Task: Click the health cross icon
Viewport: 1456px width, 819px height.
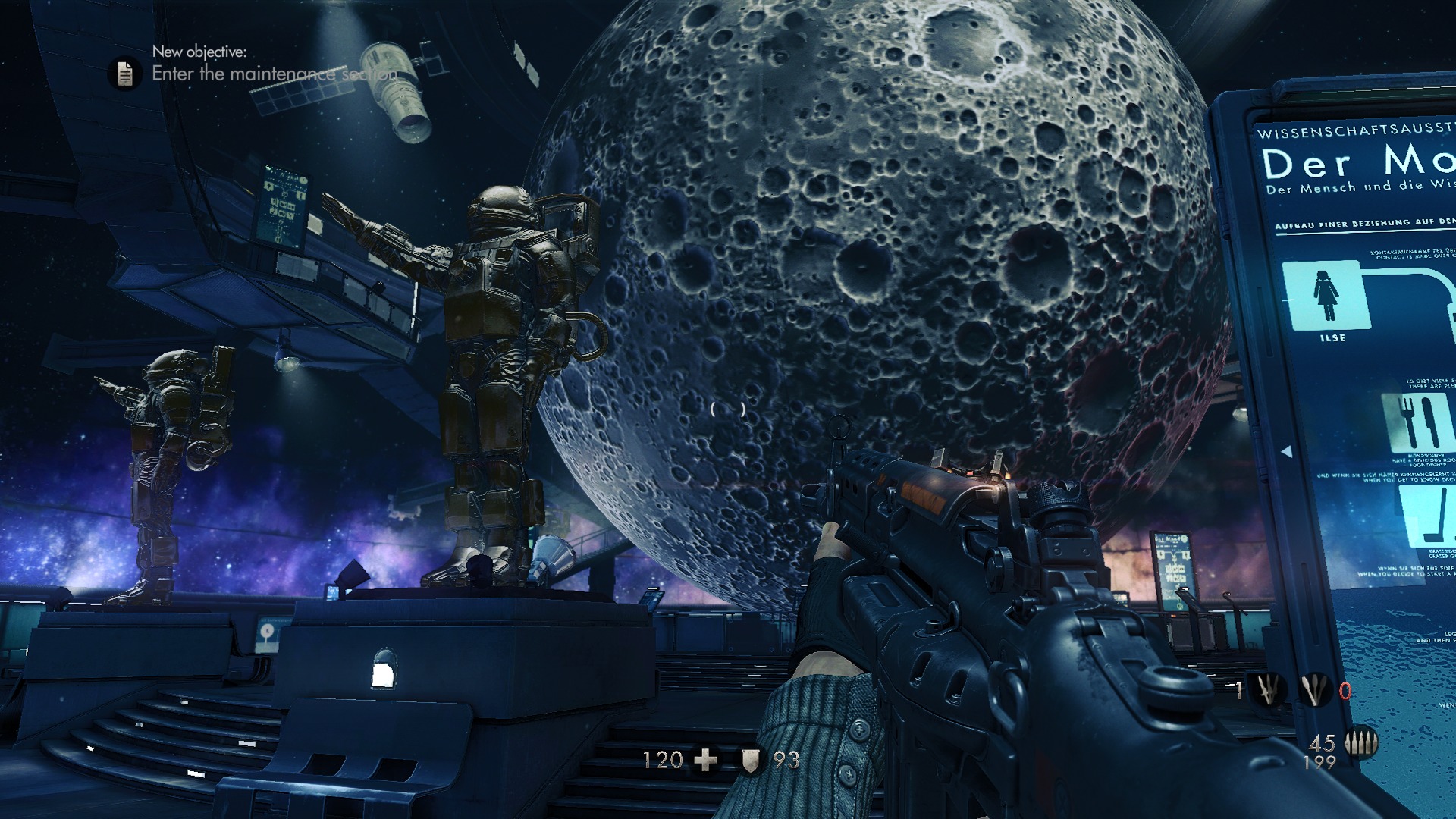Action: click(x=705, y=760)
